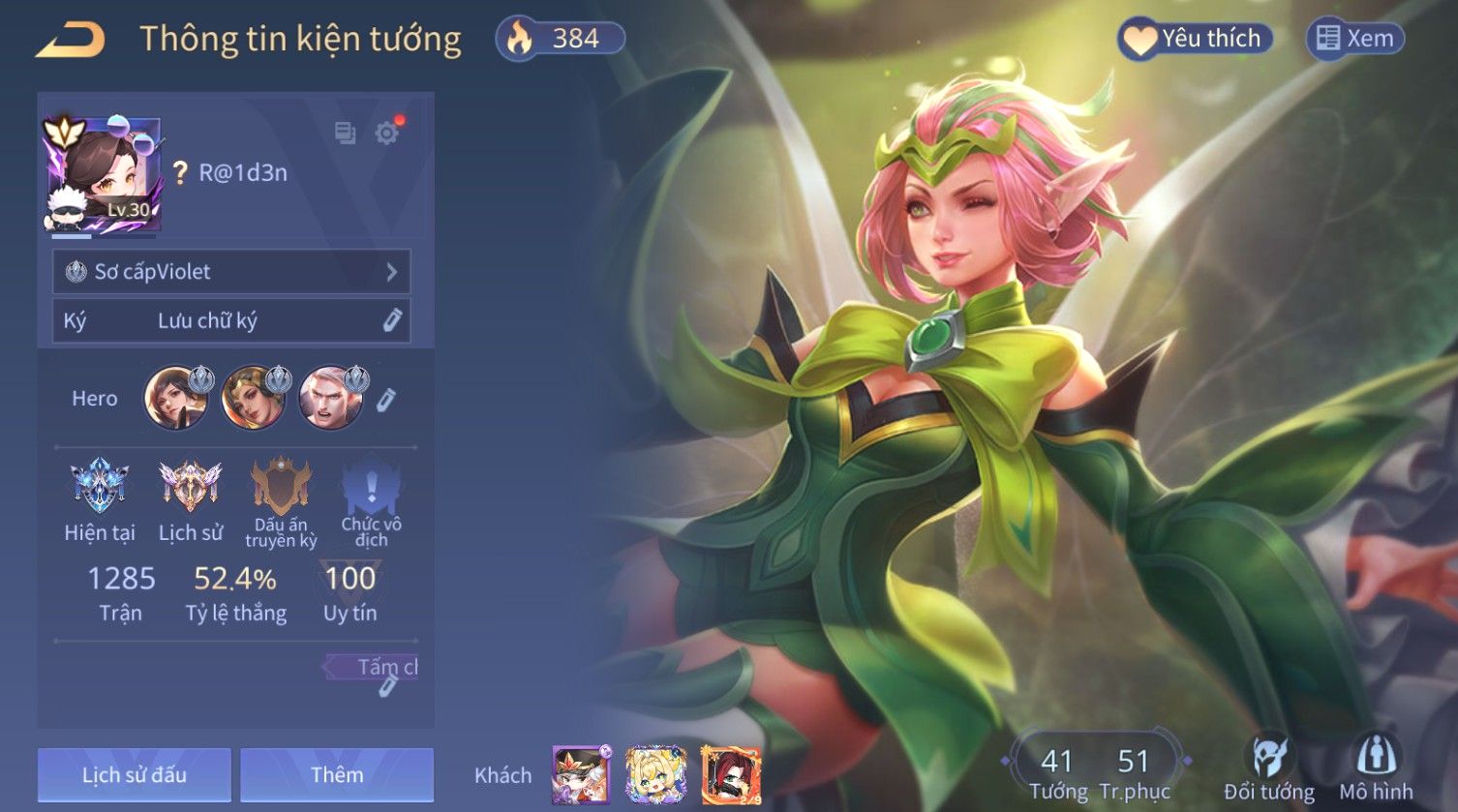Switch to Mô hình model view
The image size is (1458, 812).
(x=1376, y=769)
